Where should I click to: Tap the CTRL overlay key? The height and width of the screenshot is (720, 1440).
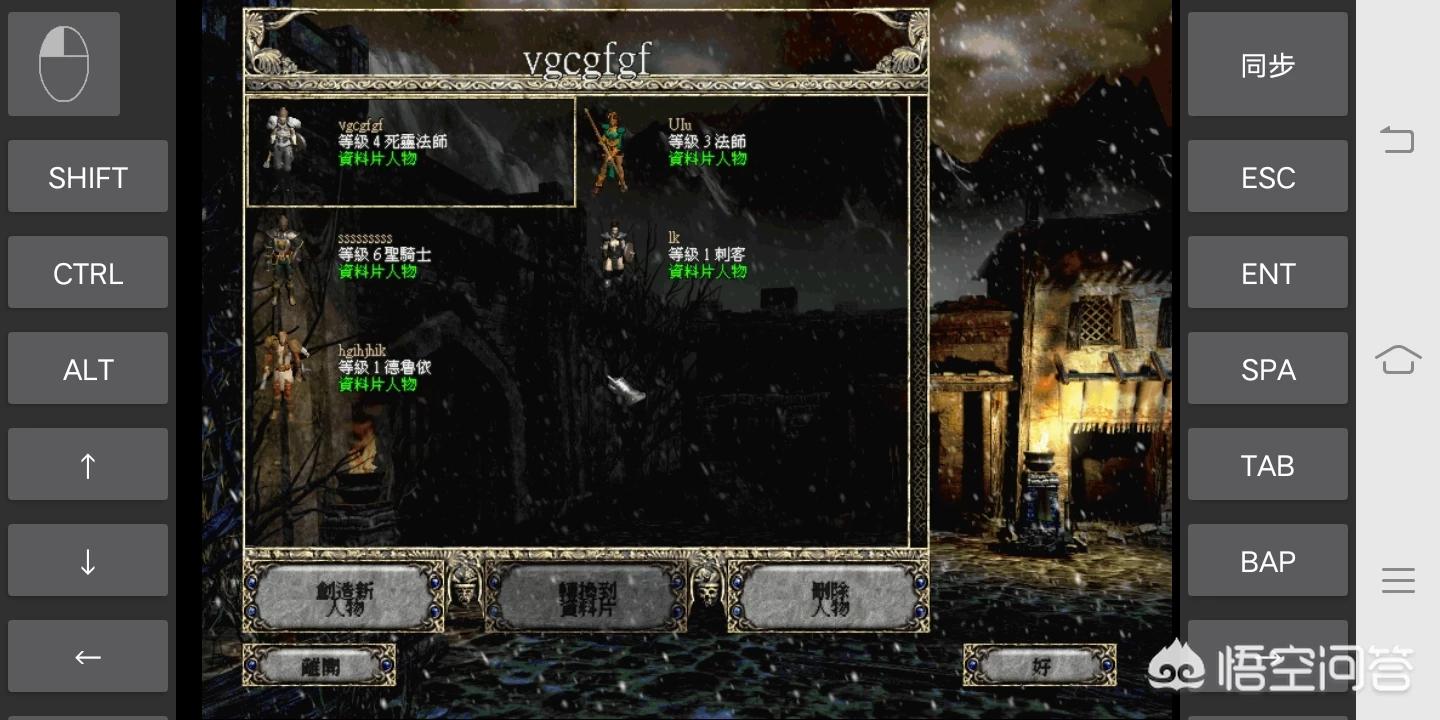pyautogui.click(x=88, y=273)
